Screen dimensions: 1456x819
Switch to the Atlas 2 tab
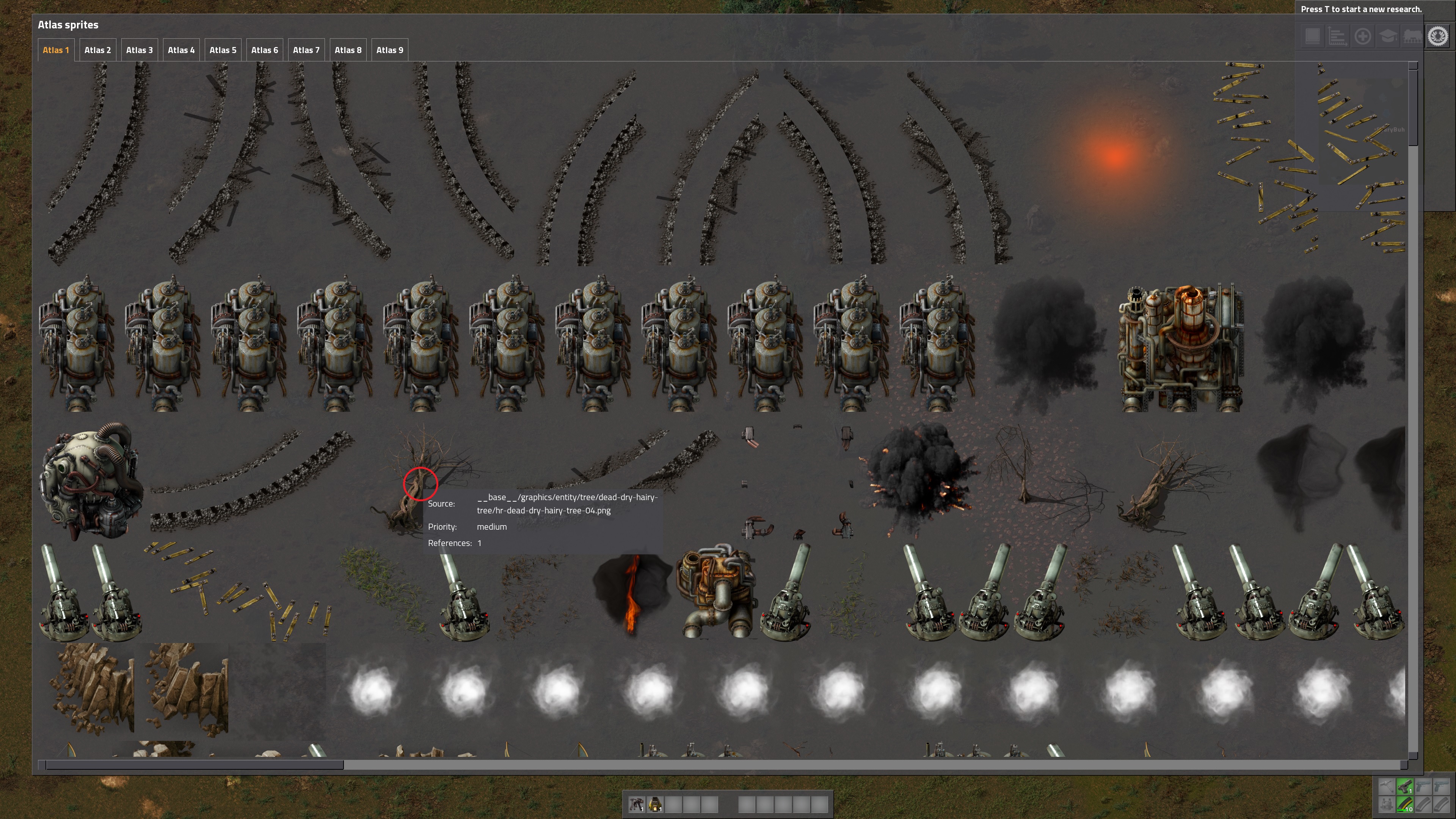97,50
